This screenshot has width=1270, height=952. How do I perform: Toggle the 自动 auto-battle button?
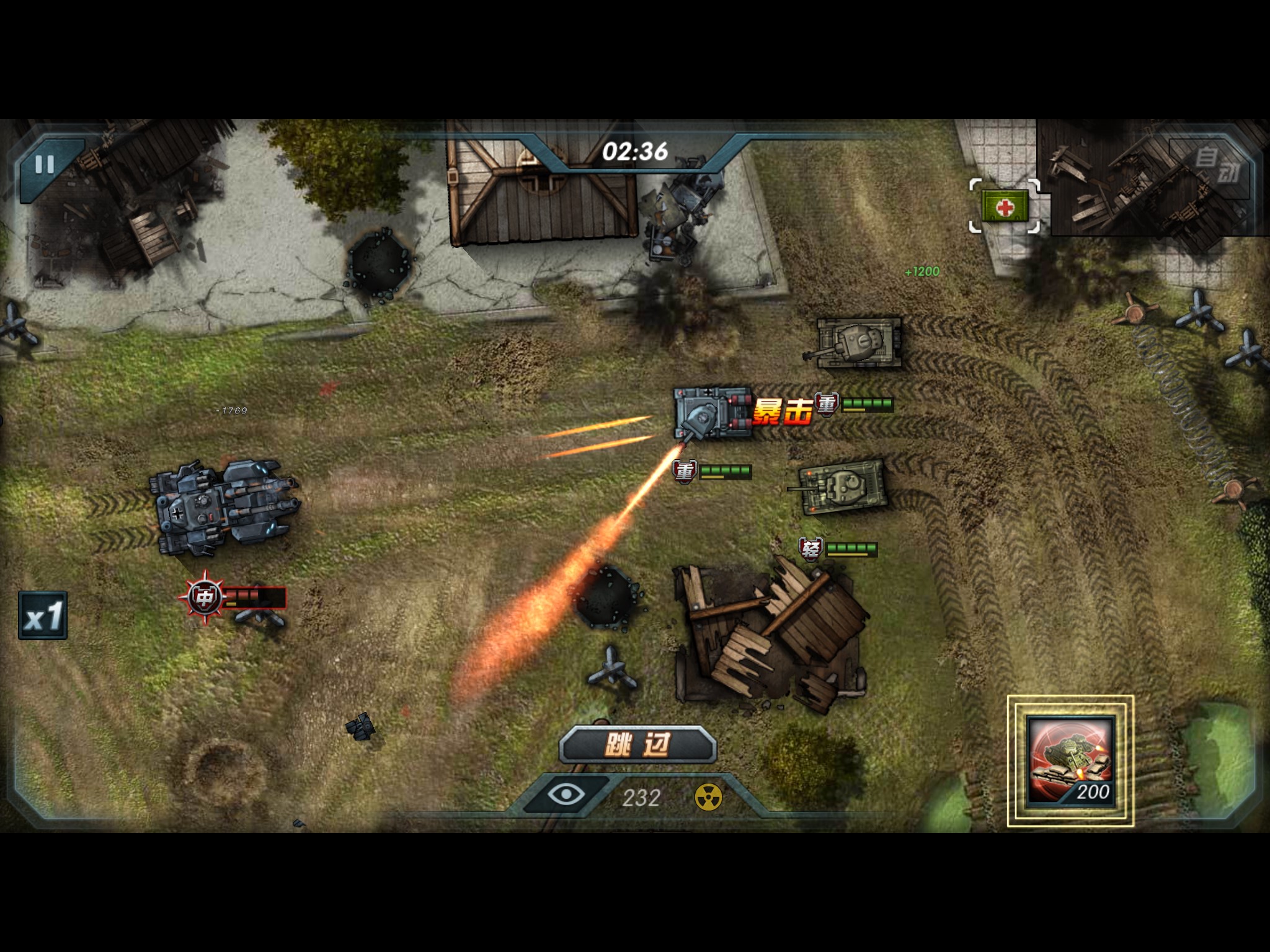[x=1215, y=165]
